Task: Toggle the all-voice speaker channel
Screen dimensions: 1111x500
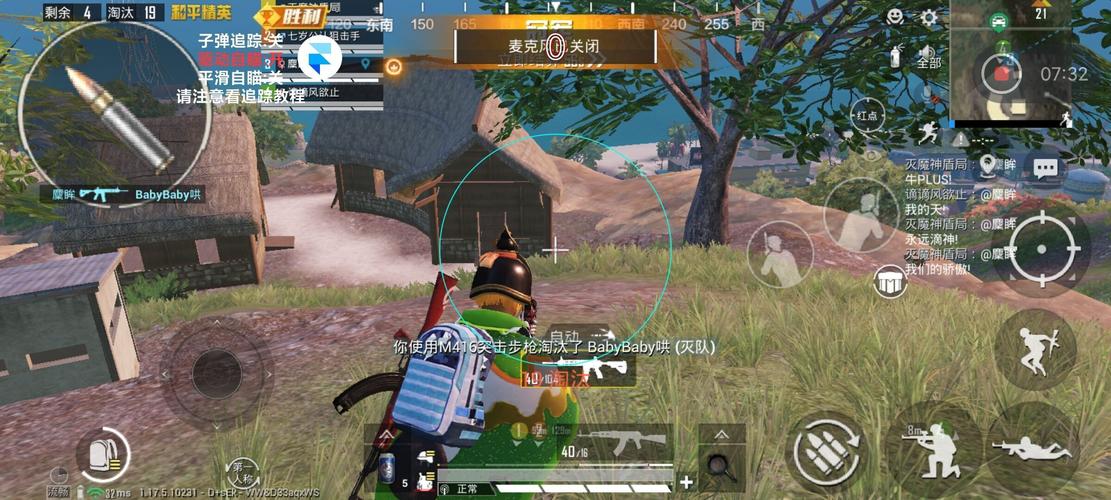Action: 929,56
